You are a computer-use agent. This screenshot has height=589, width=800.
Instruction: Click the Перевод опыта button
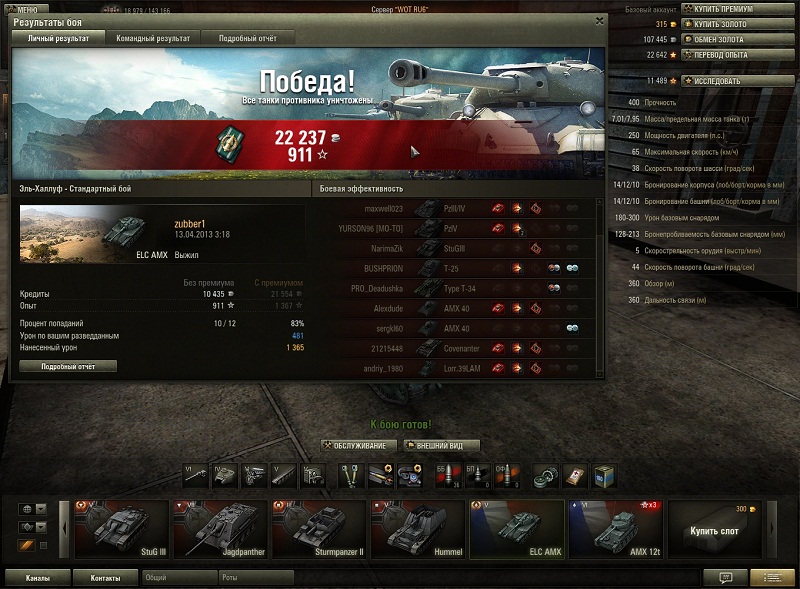click(x=736, y=55)
